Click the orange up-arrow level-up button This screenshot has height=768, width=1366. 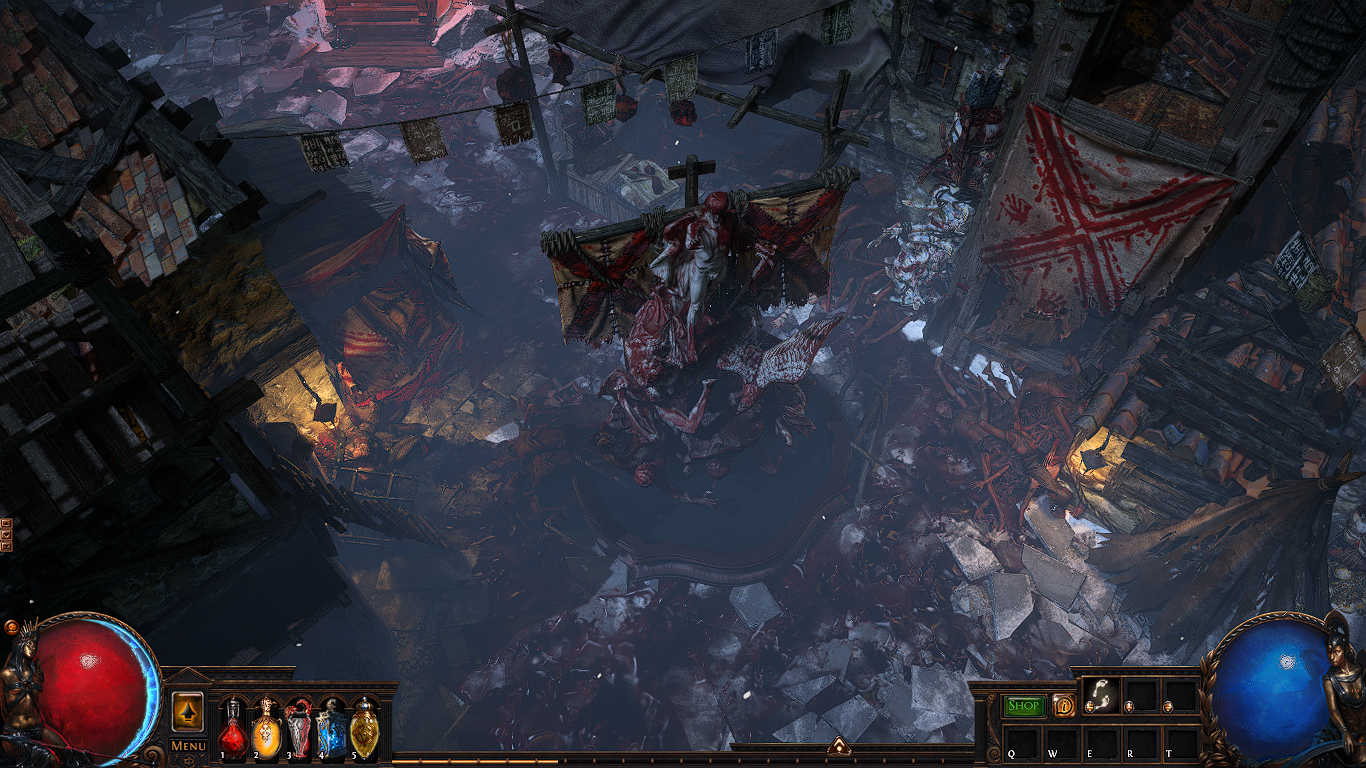[x=188, y=709]
